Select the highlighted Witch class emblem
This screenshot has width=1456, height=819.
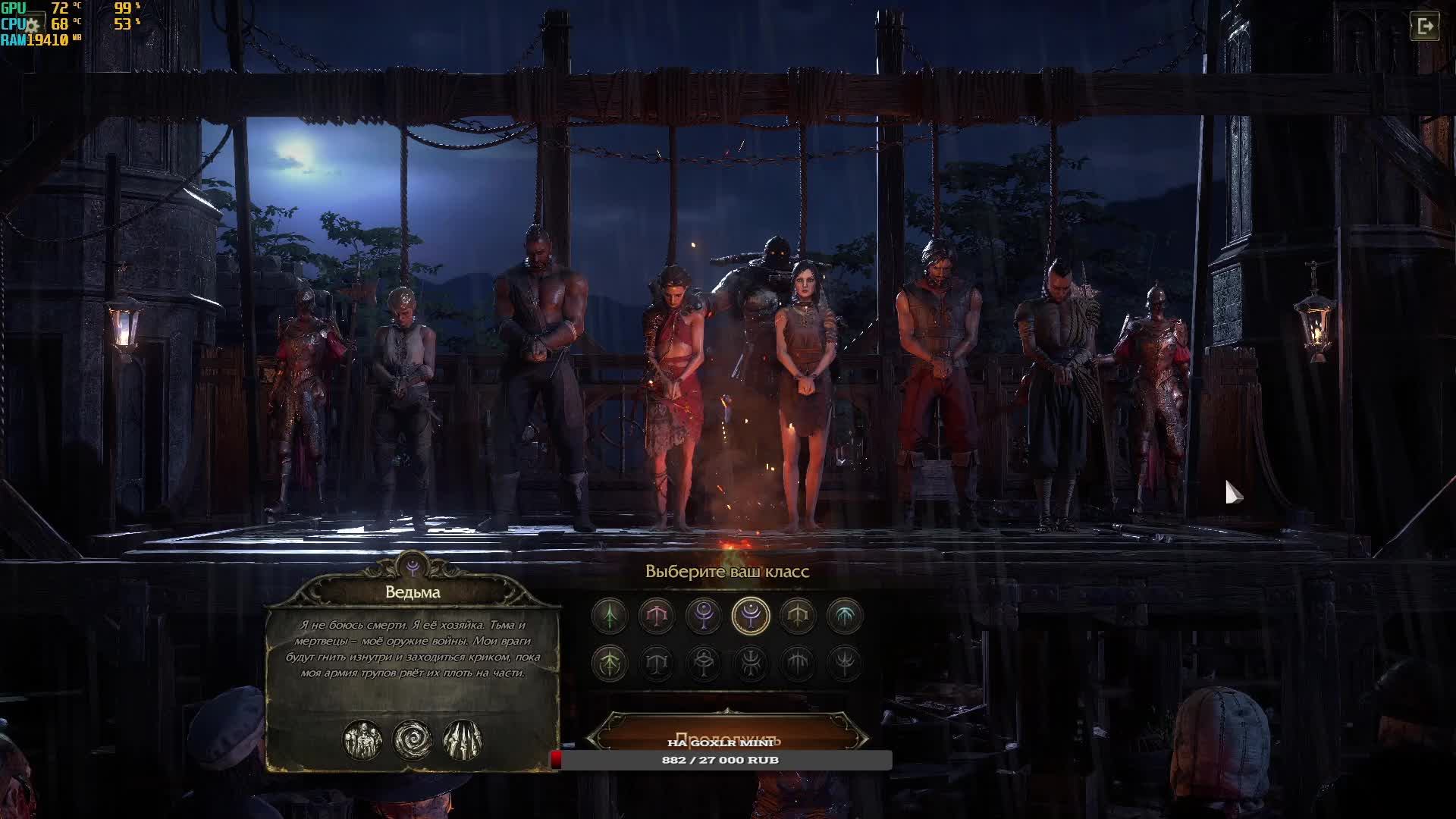point(751,616)
